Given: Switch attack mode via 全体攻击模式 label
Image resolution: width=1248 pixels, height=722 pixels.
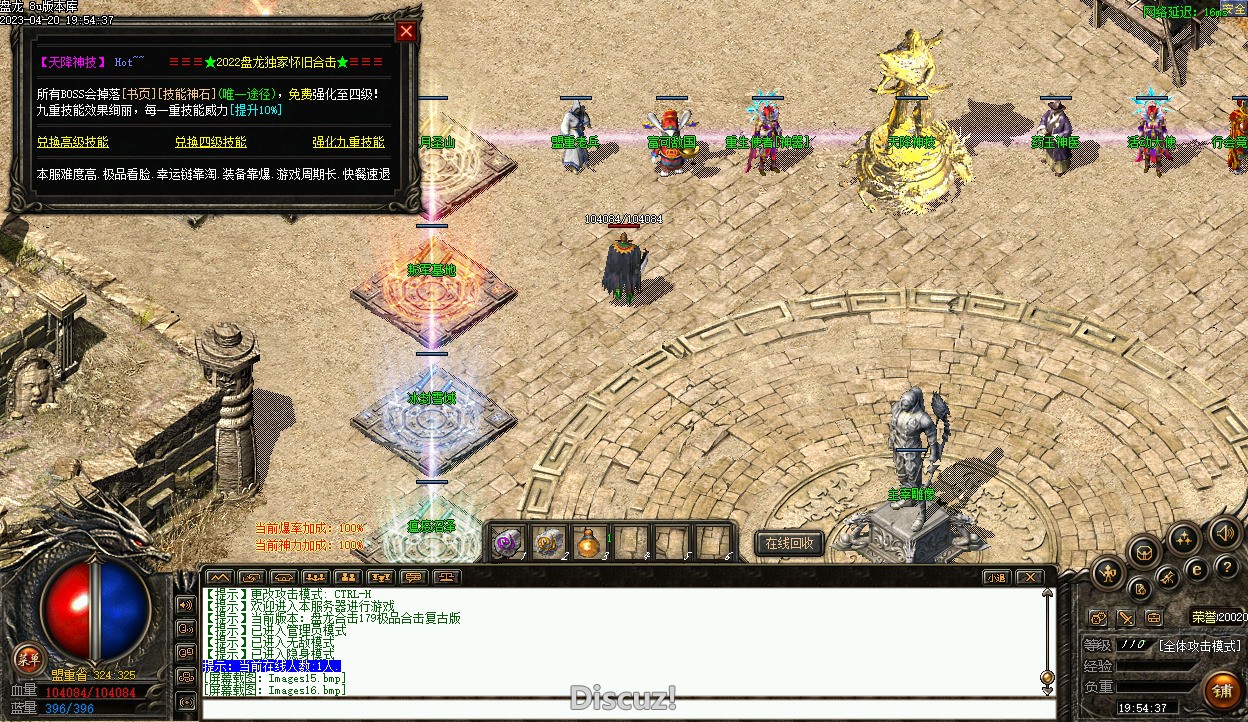Looking at the screenshot, I should (x=1201, y=645).
